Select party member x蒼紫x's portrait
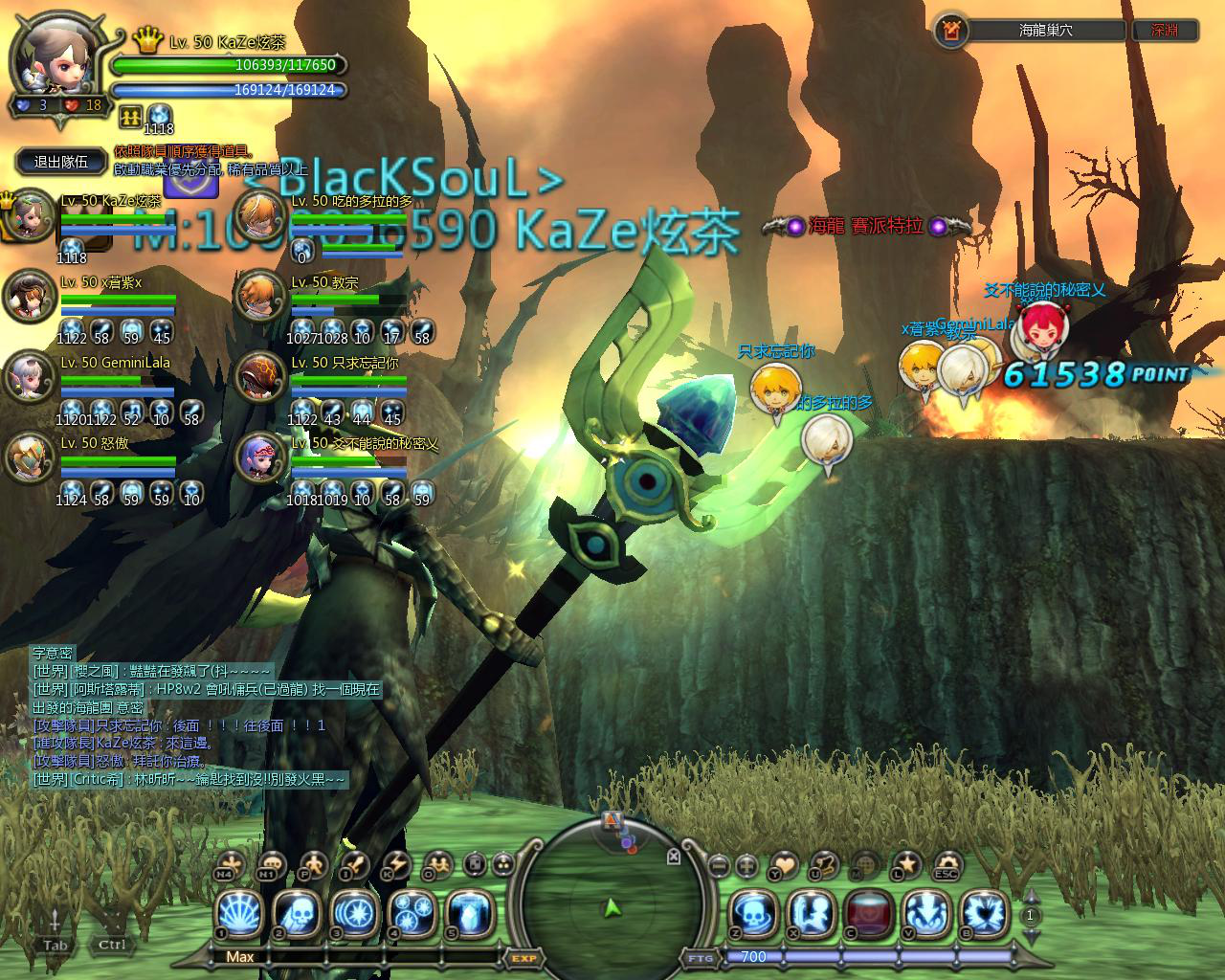1225x980 pixels. tap(29, 295)
